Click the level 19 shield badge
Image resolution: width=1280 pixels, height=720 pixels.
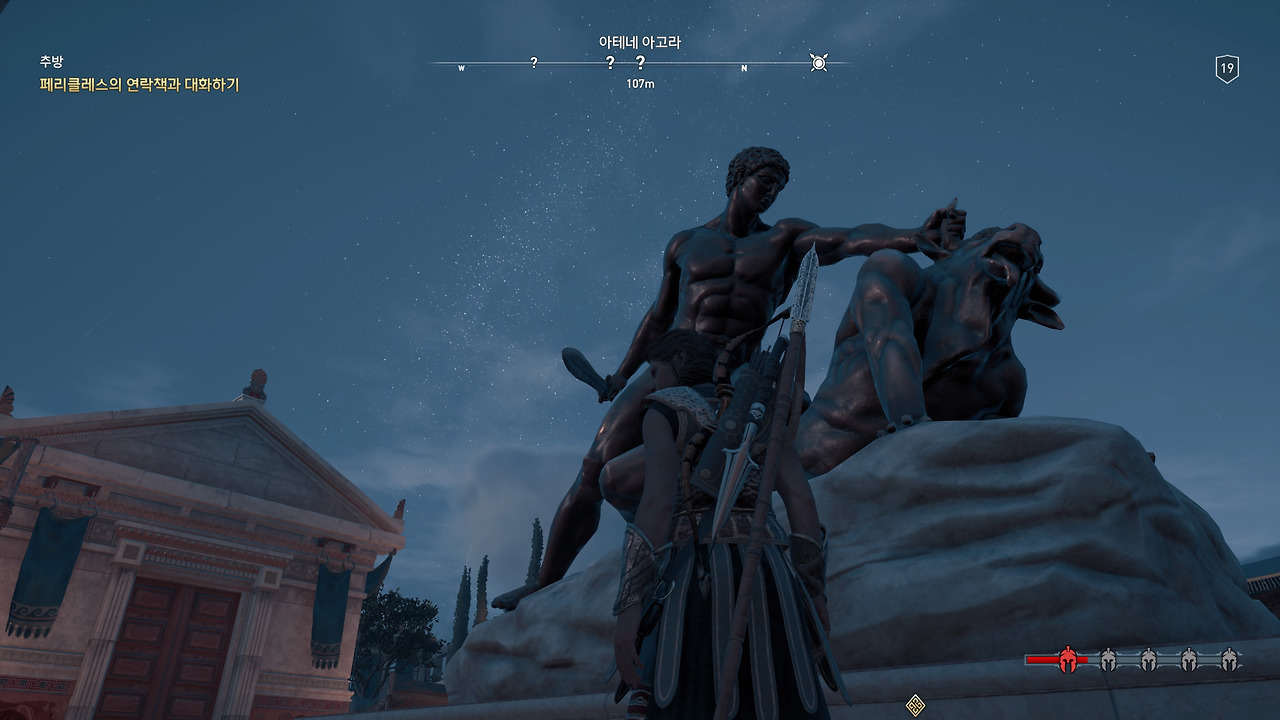tap(1227, 69)
